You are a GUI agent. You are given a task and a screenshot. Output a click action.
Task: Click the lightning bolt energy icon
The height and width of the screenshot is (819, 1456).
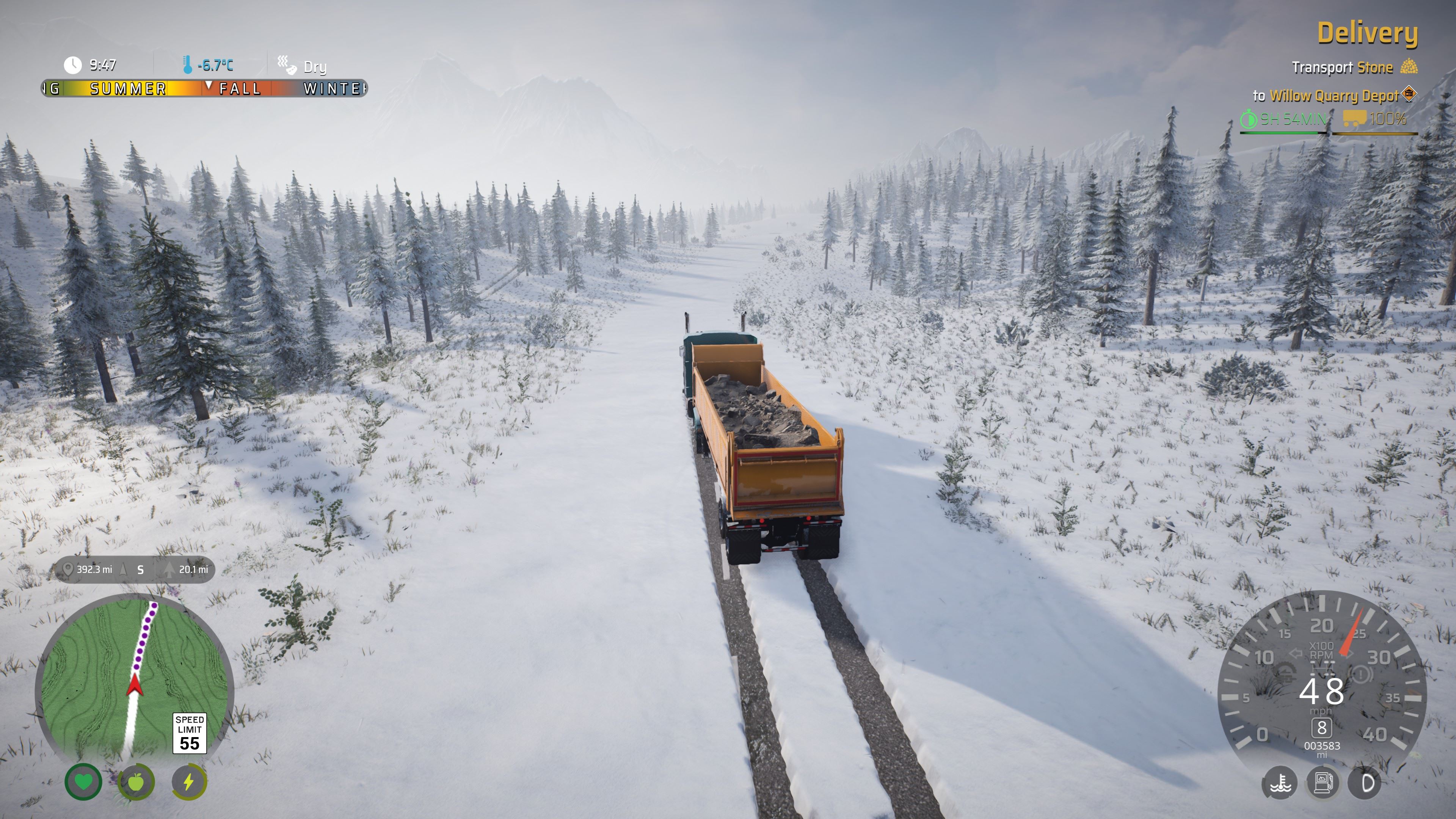[x=189, y=782]
